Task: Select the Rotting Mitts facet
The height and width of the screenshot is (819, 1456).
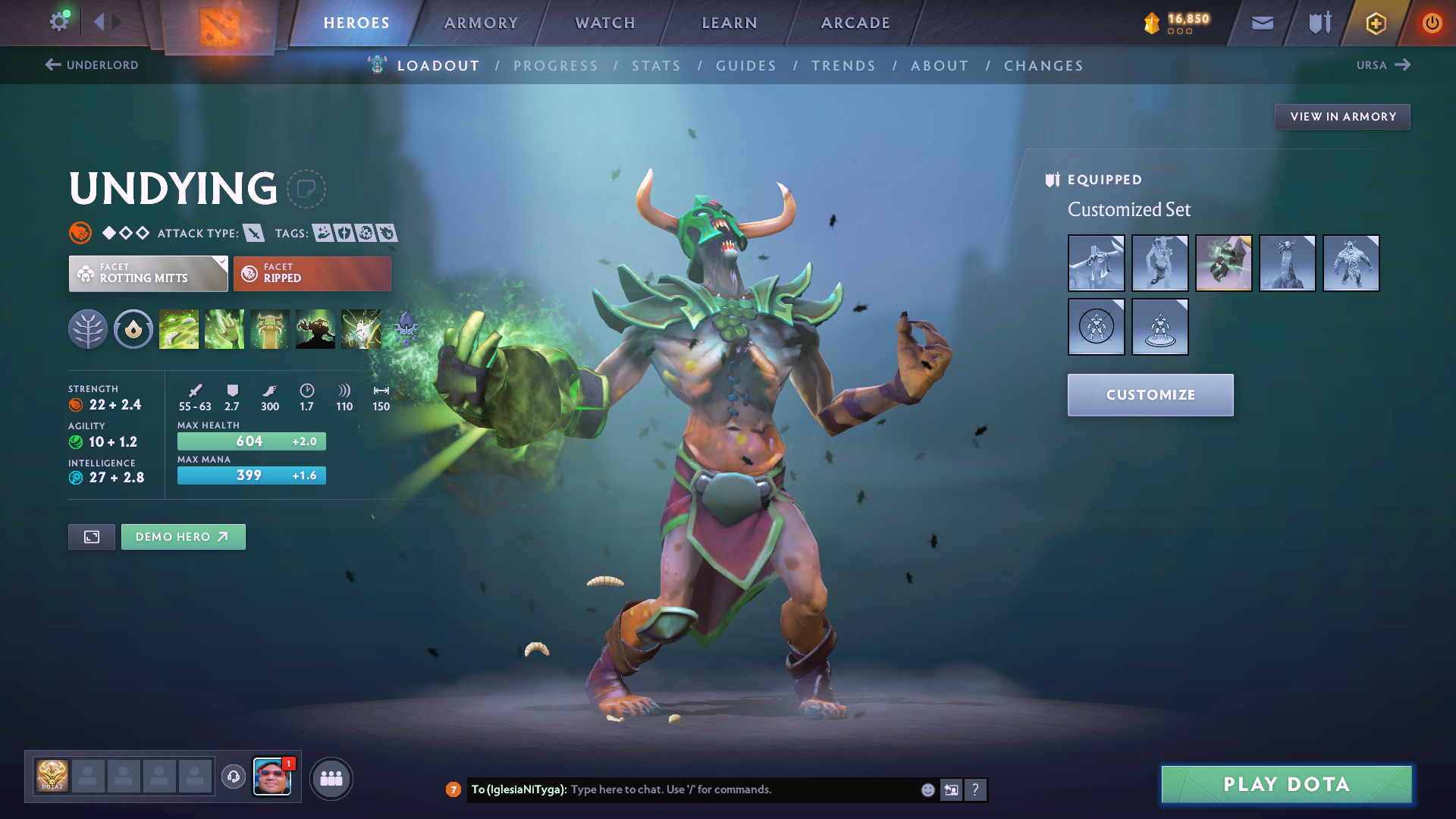Action: (x=148, y=274)
